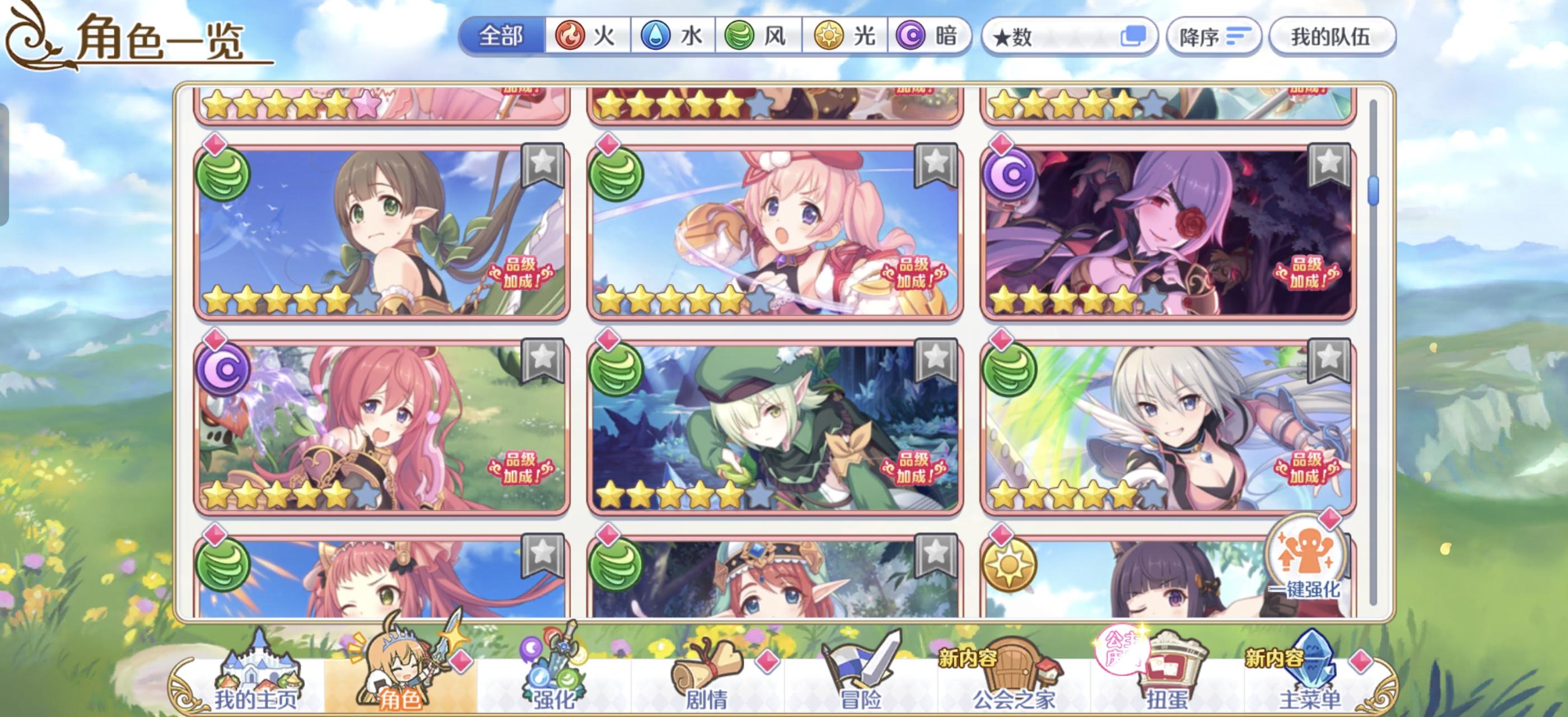Select the 风 wind element filter
This screenshot has width=1568, height=717.
click(758, 36)
